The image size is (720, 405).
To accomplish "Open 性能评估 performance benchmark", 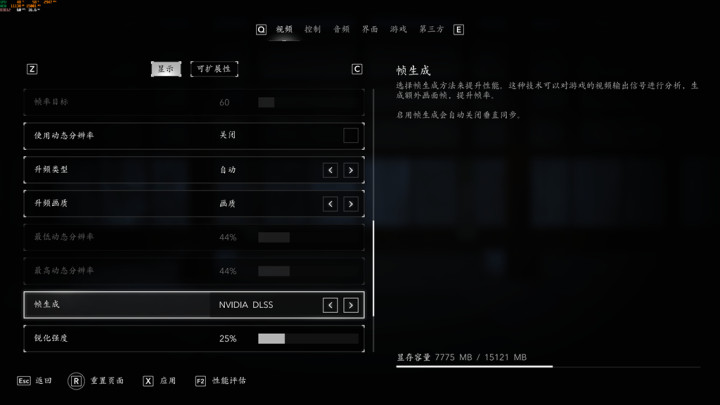I will 220,381.
